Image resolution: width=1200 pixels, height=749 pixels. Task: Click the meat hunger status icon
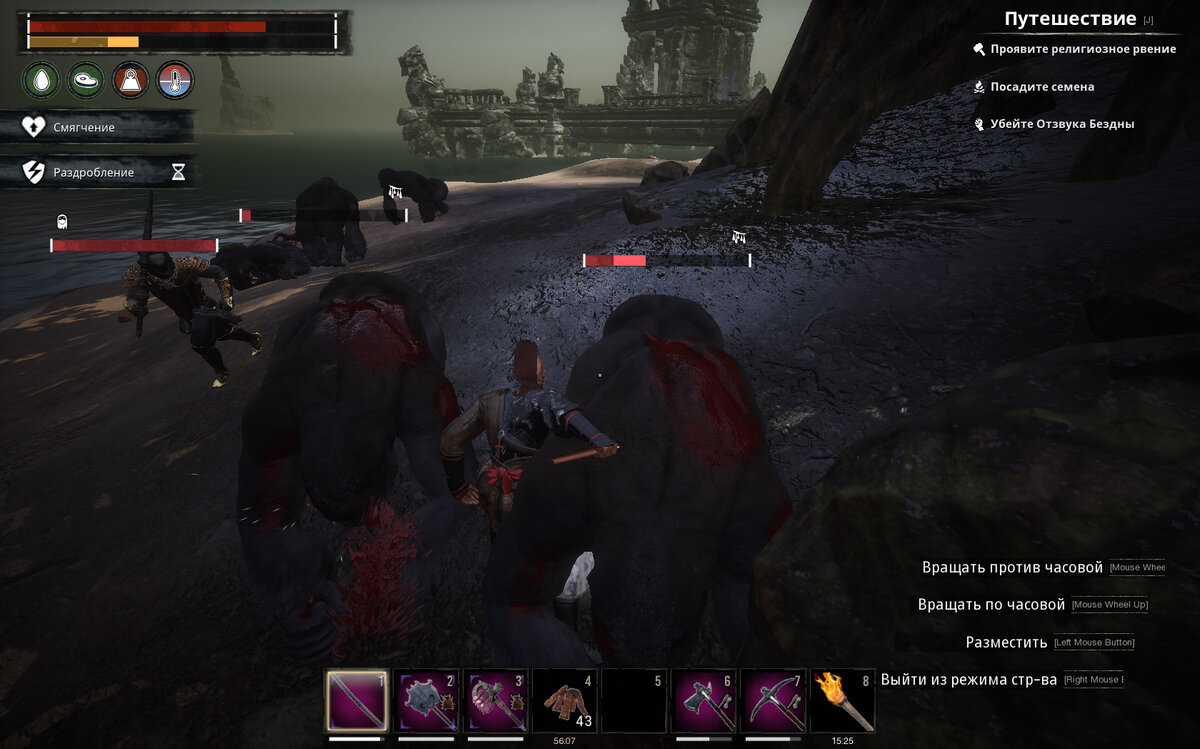[x=86, y=79]
